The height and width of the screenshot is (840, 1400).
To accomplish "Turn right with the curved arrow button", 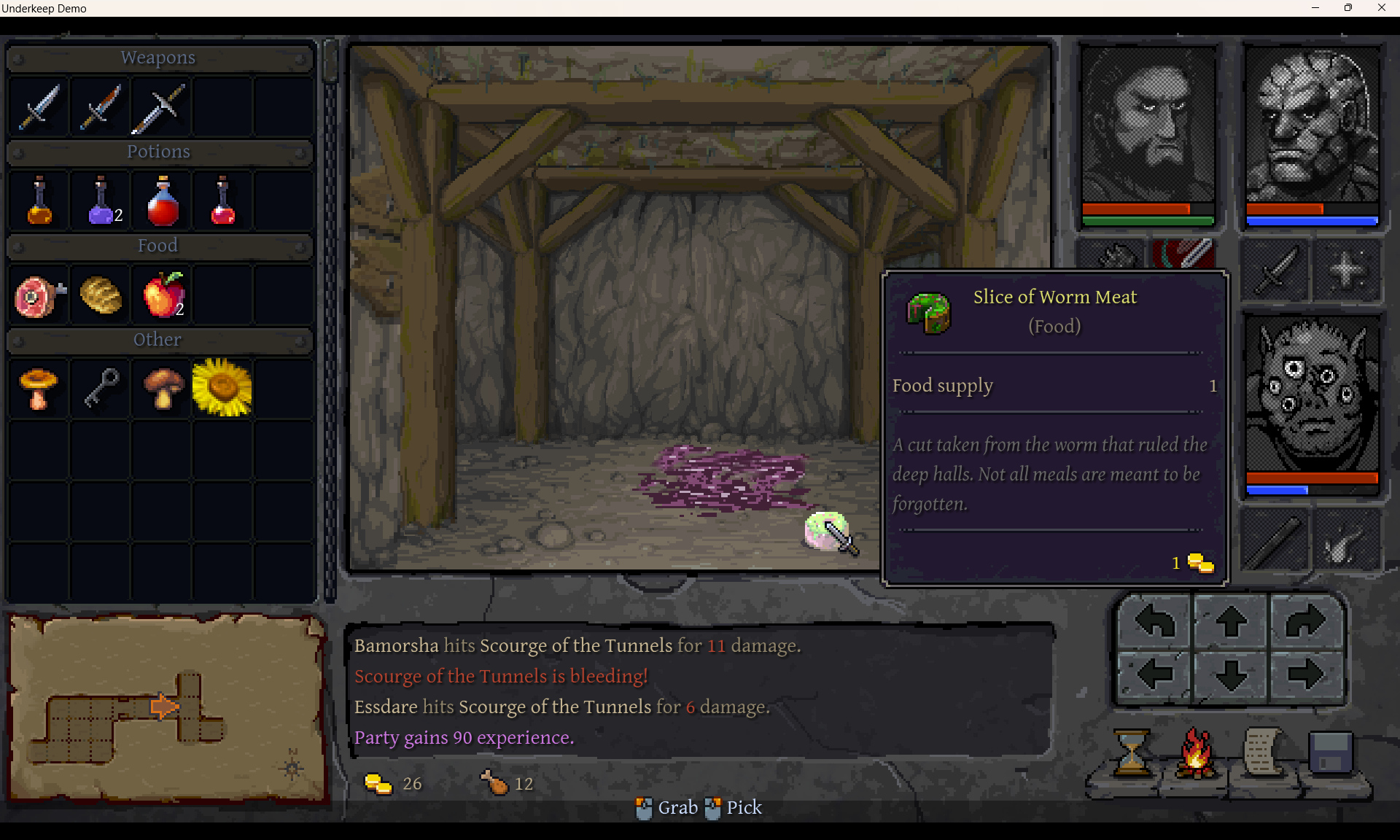I will [1305, 622].
